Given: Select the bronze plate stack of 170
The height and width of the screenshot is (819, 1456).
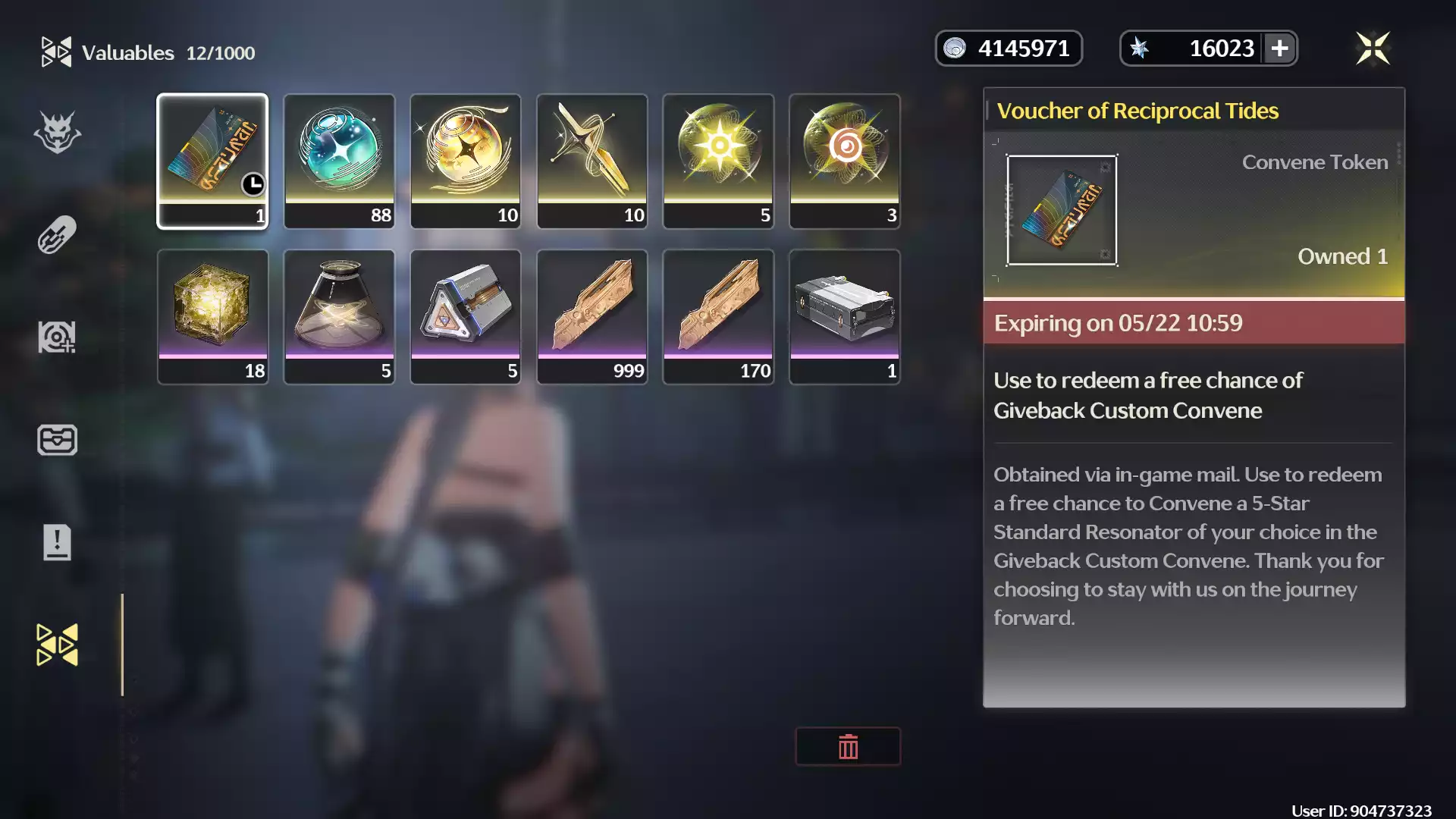Looking at the screenshot, I should (x=718, y=316).
